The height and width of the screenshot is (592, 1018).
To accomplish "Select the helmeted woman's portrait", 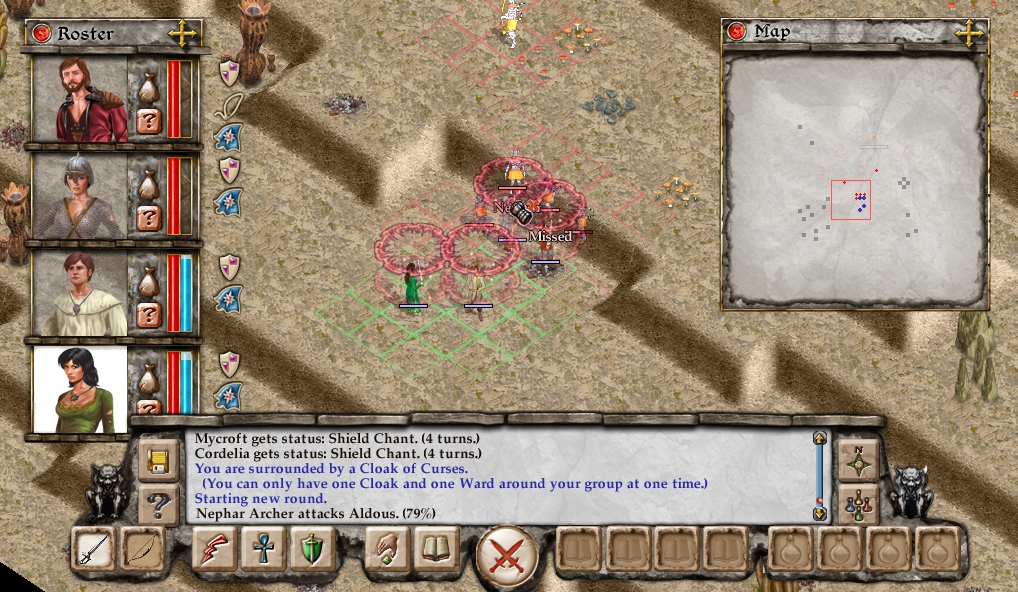I will pyautogui.click(x=80, y=197).
